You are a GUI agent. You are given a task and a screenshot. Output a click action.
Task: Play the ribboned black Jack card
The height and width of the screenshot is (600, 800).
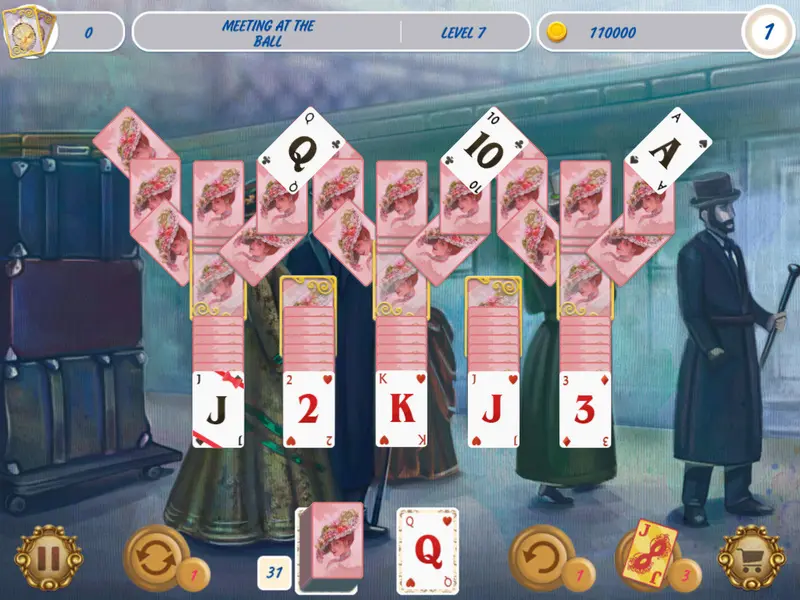218,409
